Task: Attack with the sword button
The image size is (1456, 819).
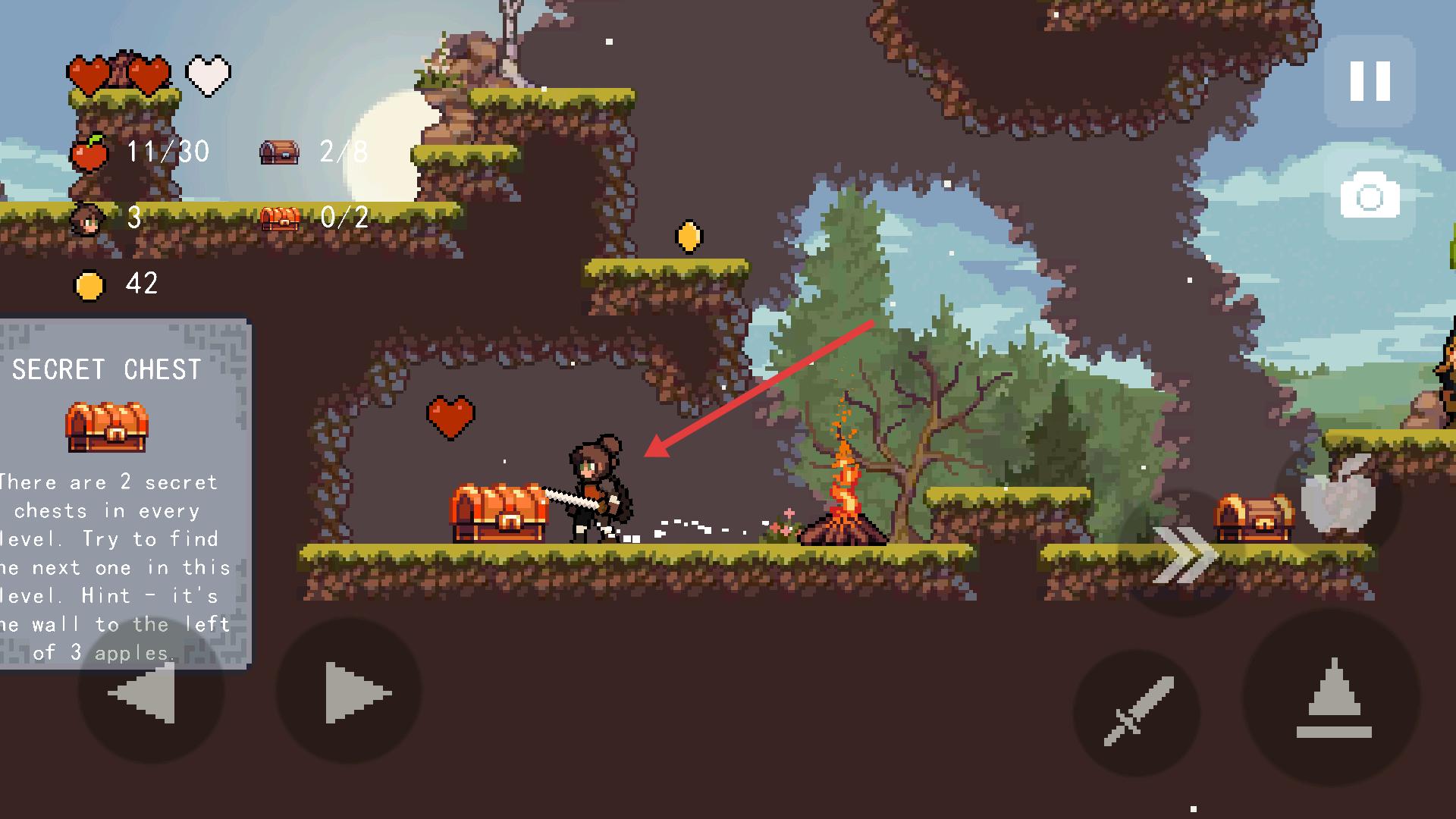Action: [1137, 711]
